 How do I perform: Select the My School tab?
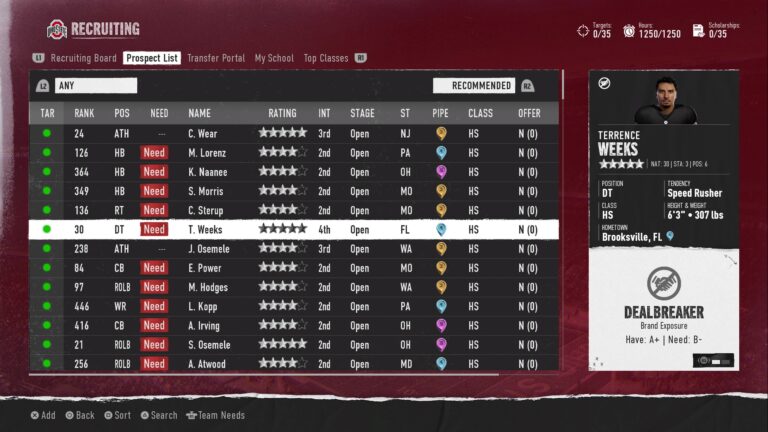point(274,58)
